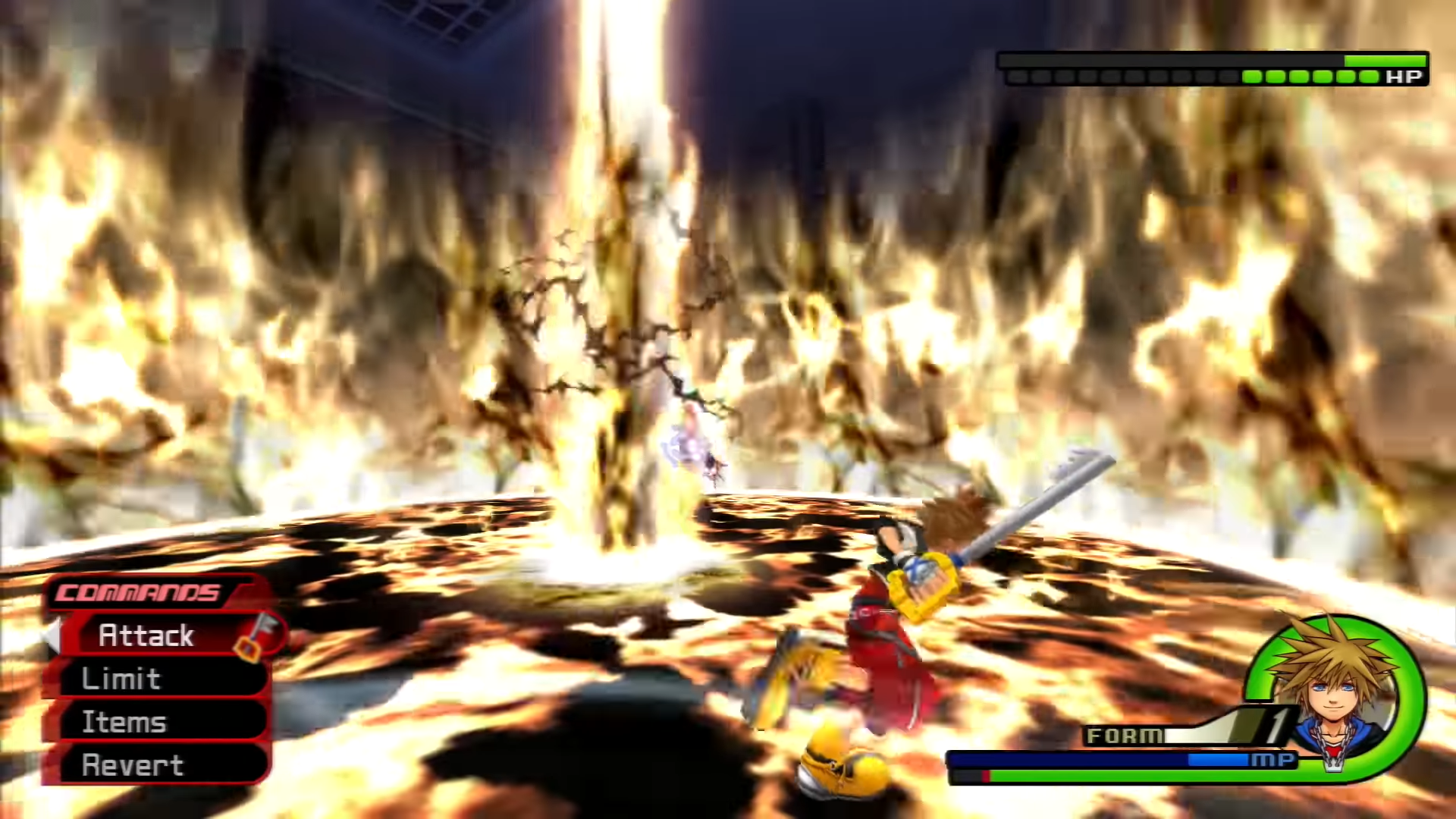Choose the Limit command
Viewport: 1456px width, 819px height.
121,679
